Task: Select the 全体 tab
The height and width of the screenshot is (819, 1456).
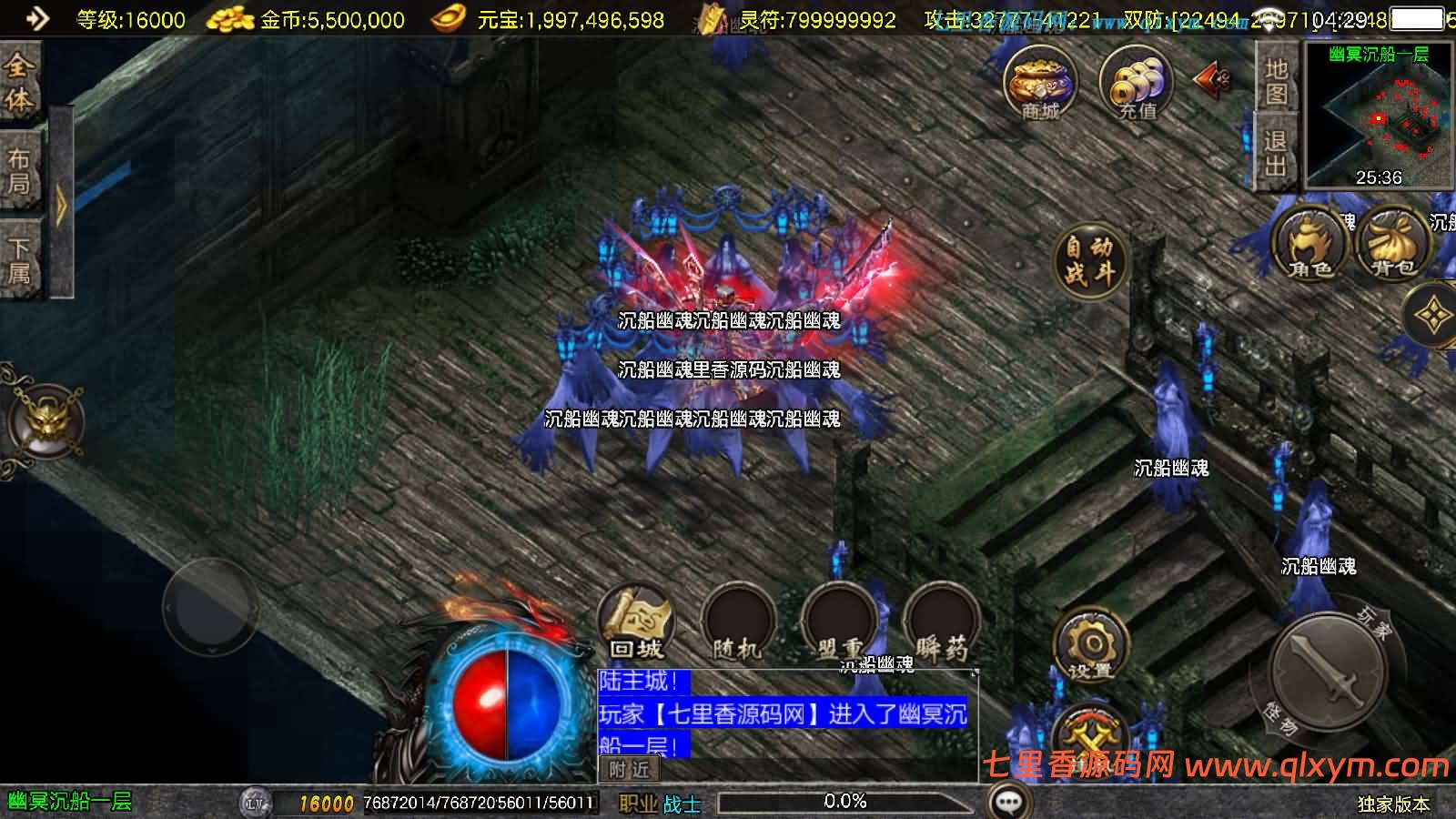Action: point(19,82)
